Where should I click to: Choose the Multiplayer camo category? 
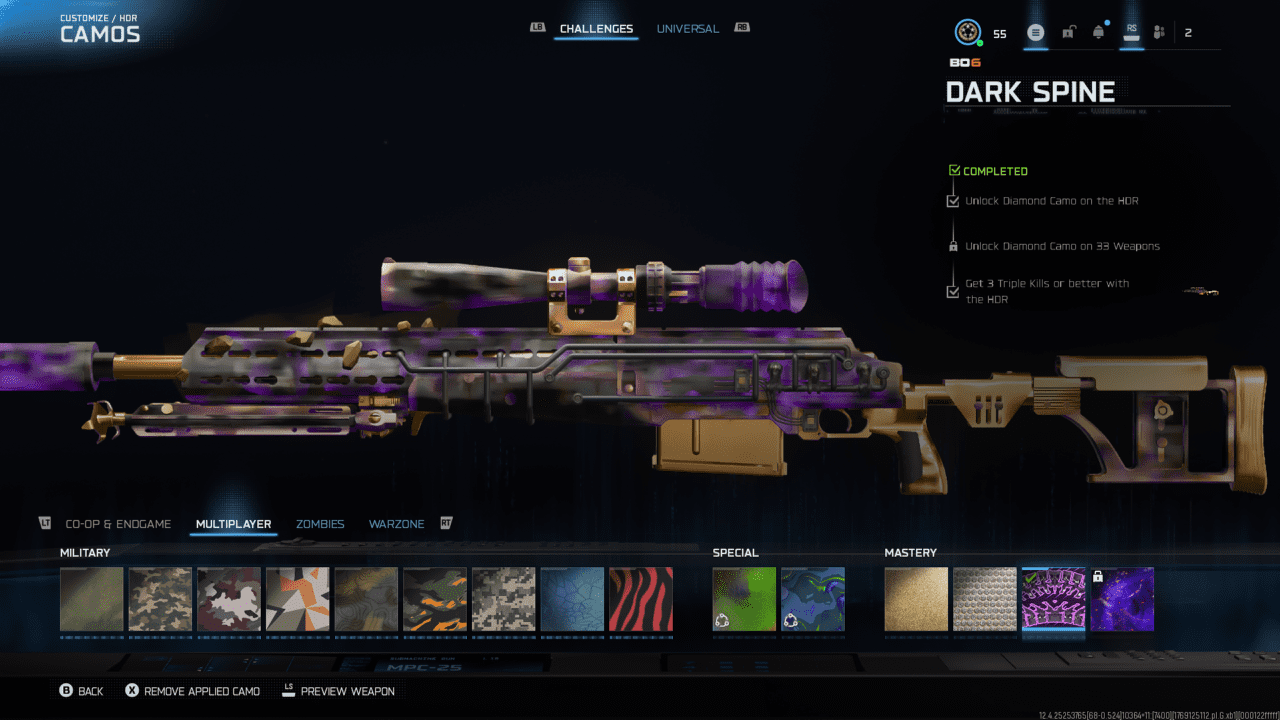(x=234, y=524)
